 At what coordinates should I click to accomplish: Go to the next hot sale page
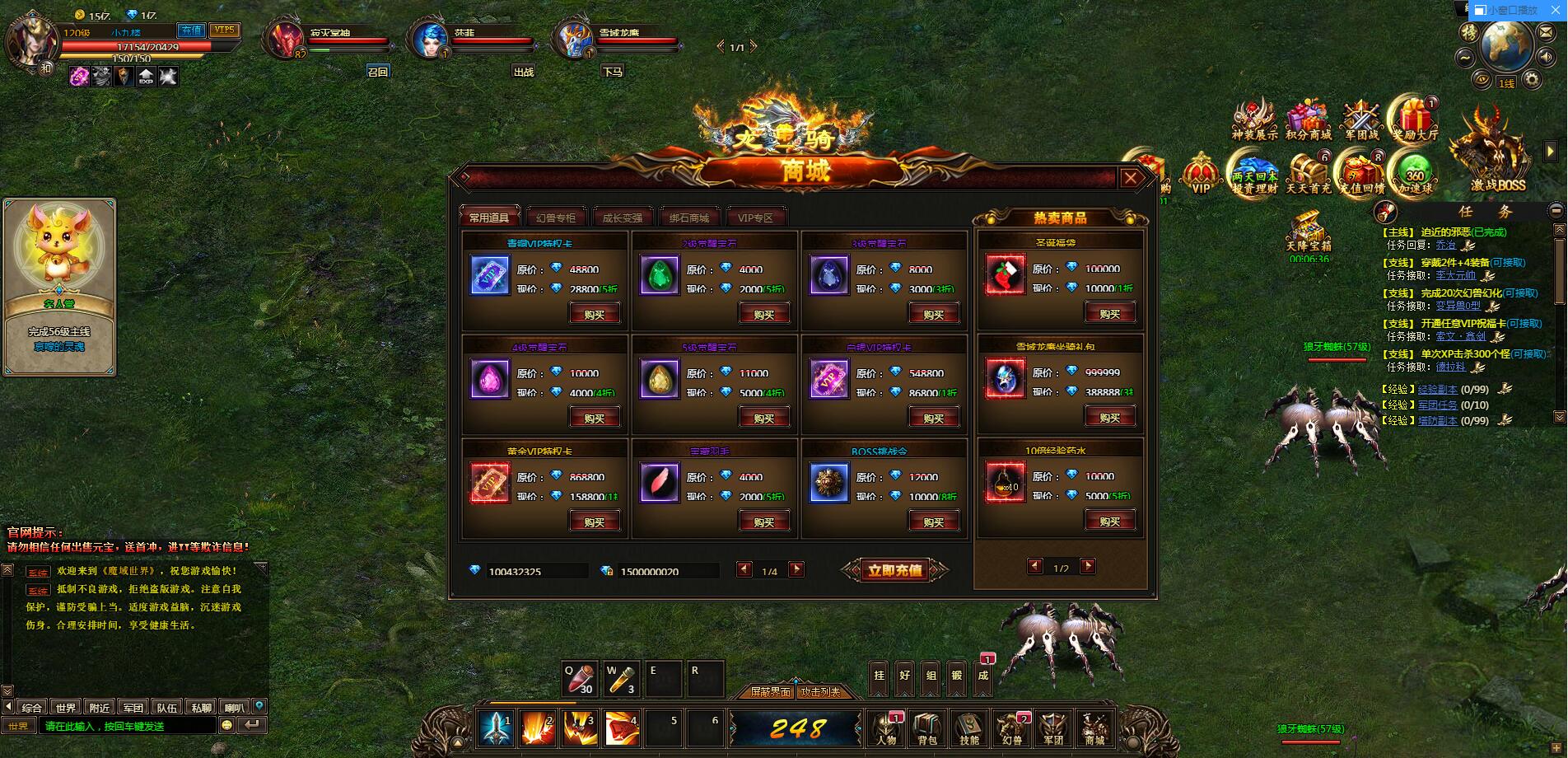(x=1089, y=566)
